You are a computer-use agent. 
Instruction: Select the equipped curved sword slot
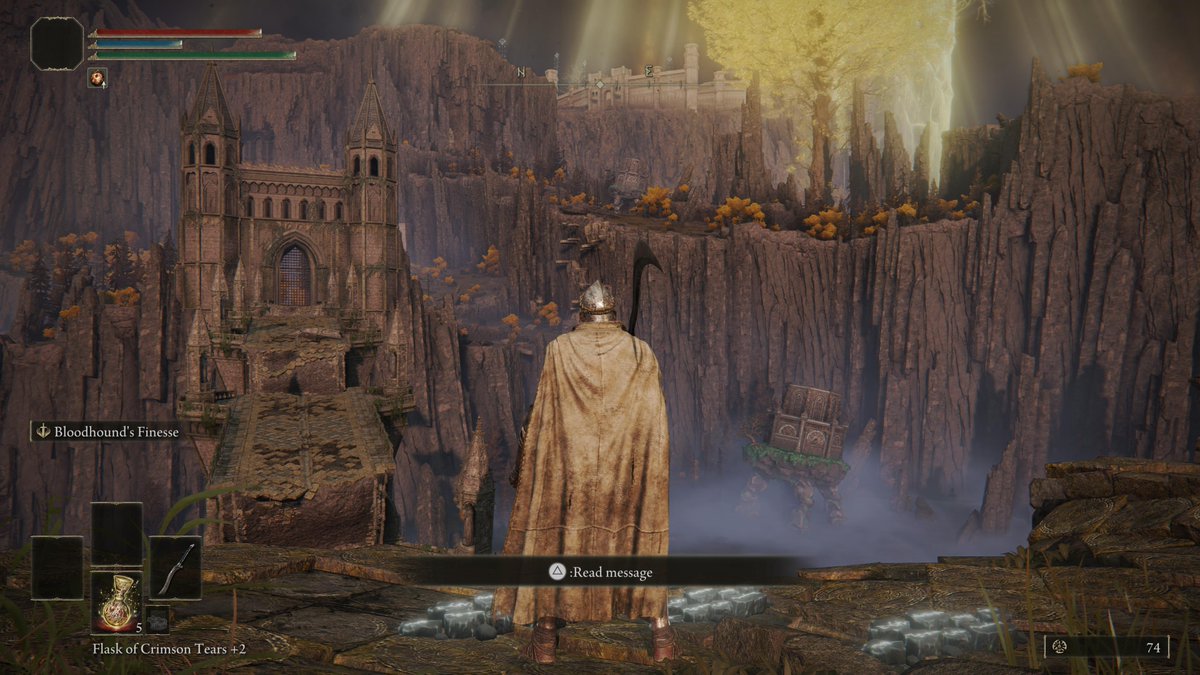175,568
